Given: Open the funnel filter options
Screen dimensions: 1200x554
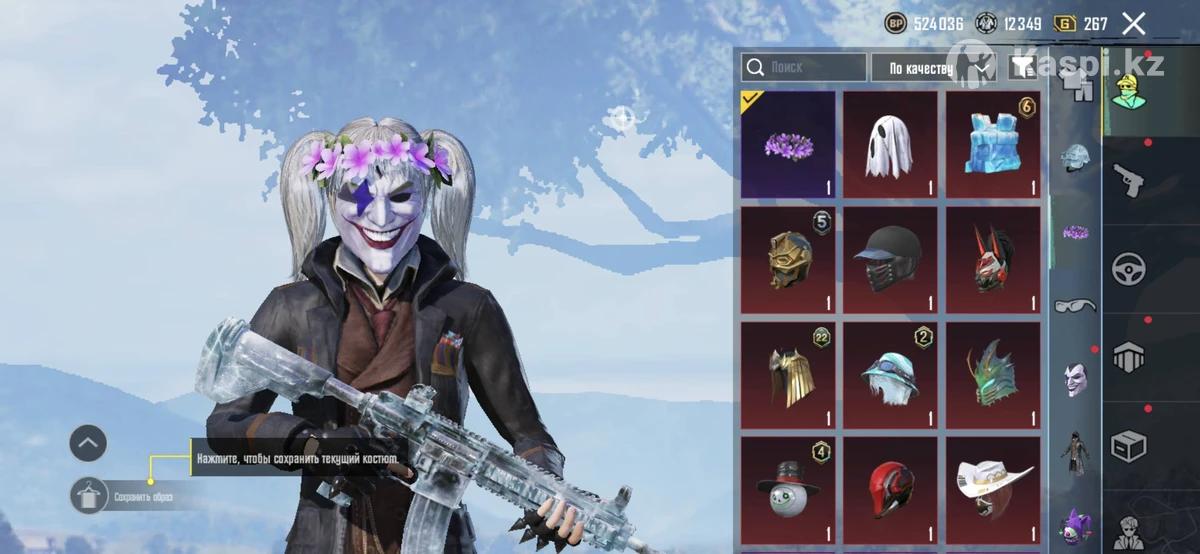Looking at the screenshot, I should 1021,67.
